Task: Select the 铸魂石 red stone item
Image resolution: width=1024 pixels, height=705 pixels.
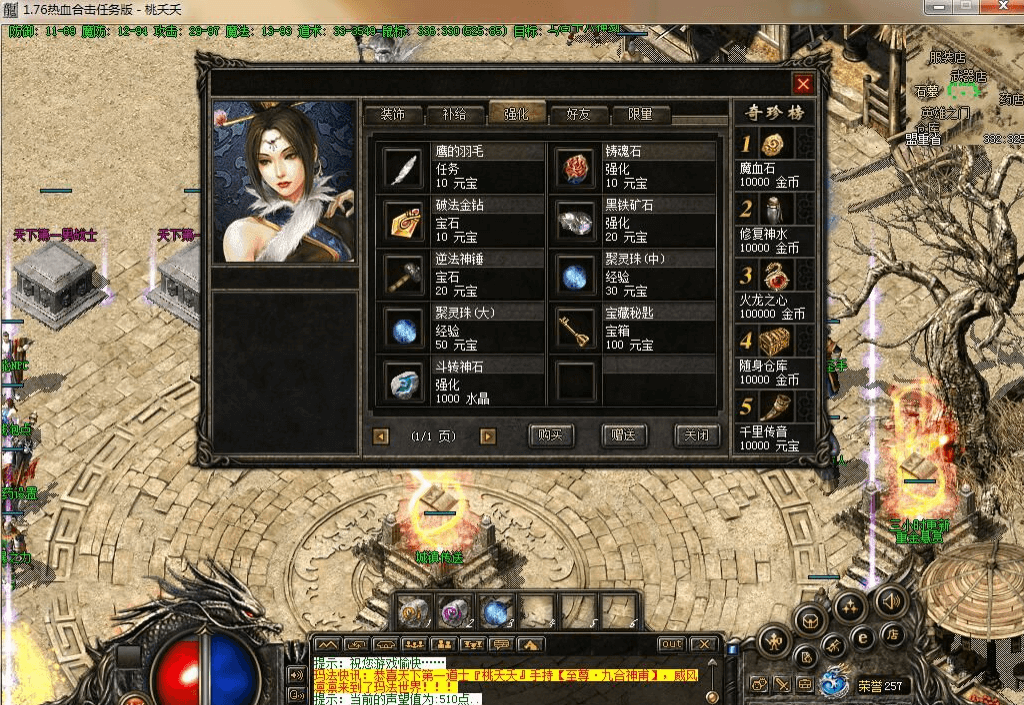Action: [574, 167]
